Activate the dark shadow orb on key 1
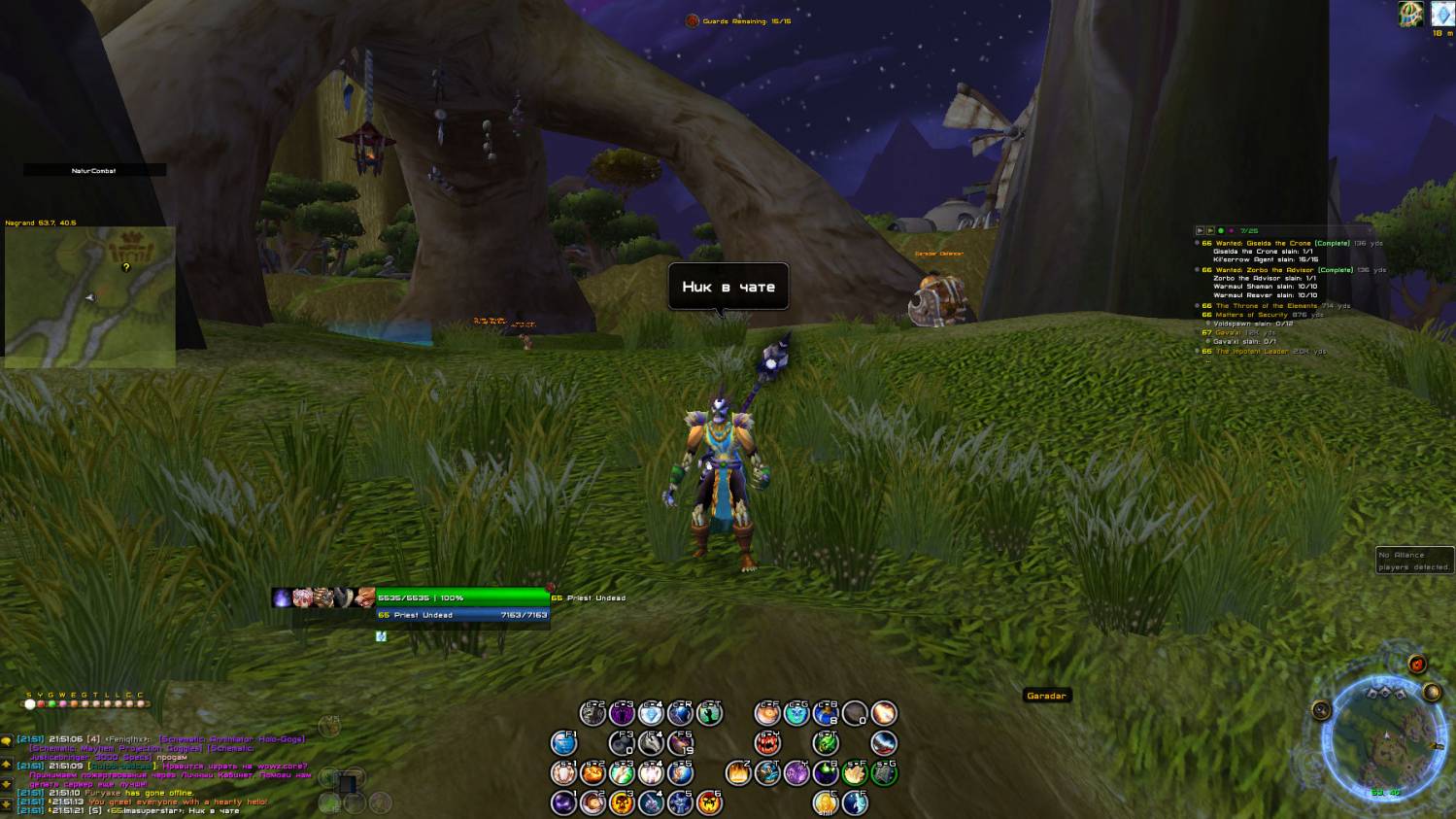Screen dimensions: 1456x819 click(564, 802)
